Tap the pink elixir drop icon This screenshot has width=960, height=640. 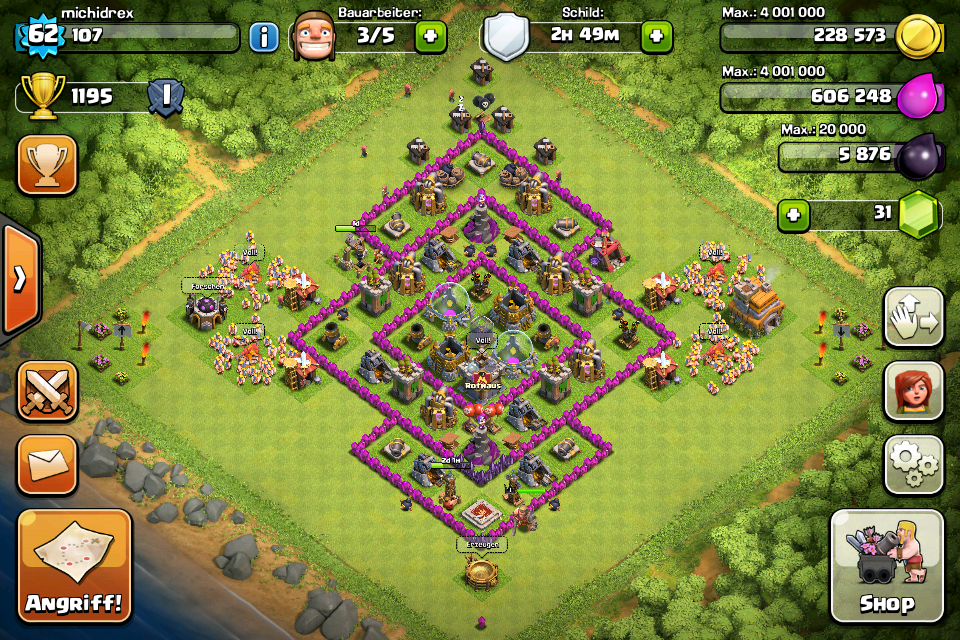917,96
